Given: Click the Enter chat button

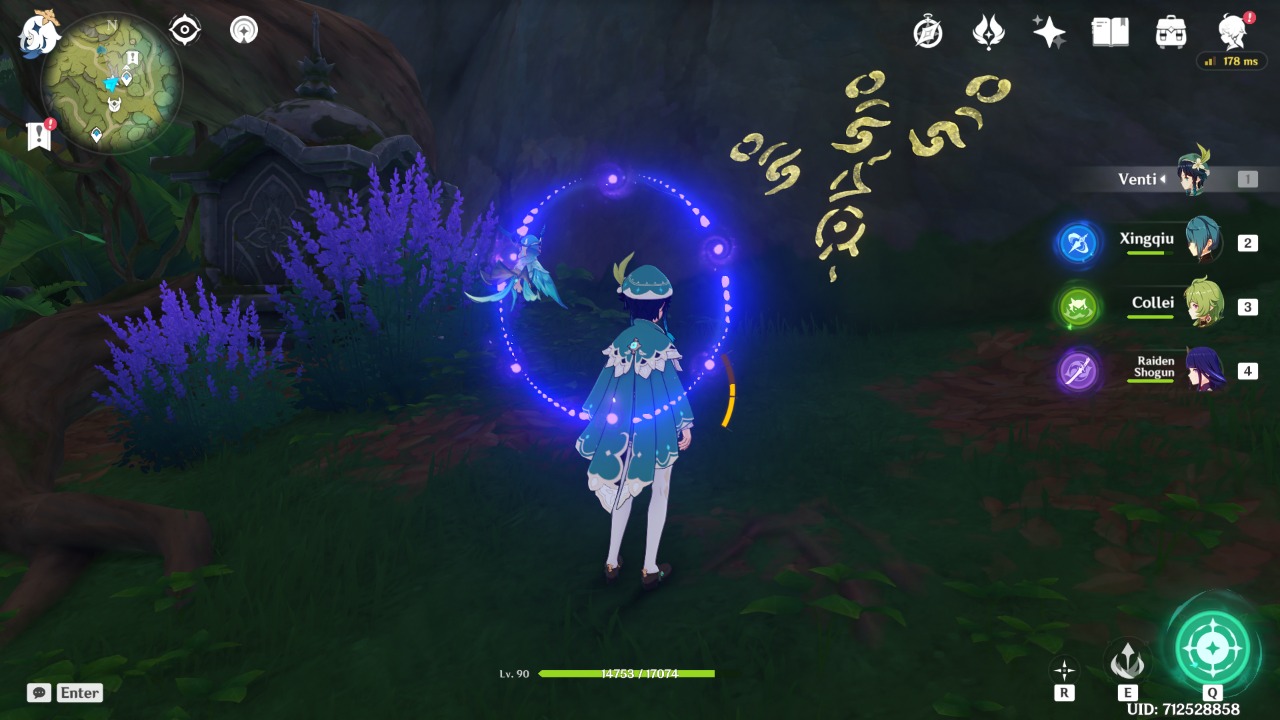Looking at the screenshot, I should click(x=80, y=692).
